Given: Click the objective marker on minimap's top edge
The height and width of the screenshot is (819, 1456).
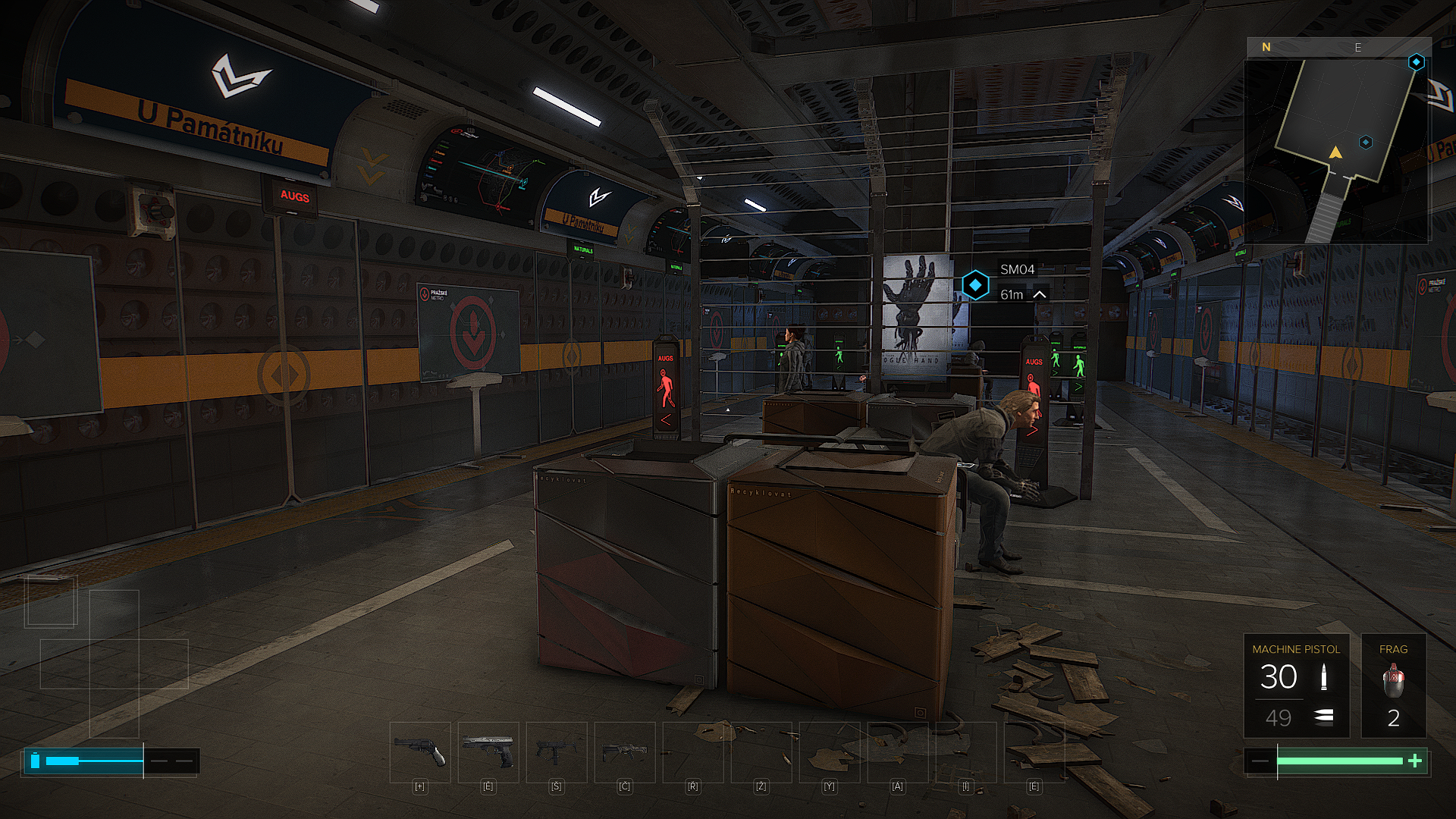Looking at the screenshot, I should [1416, 62].
